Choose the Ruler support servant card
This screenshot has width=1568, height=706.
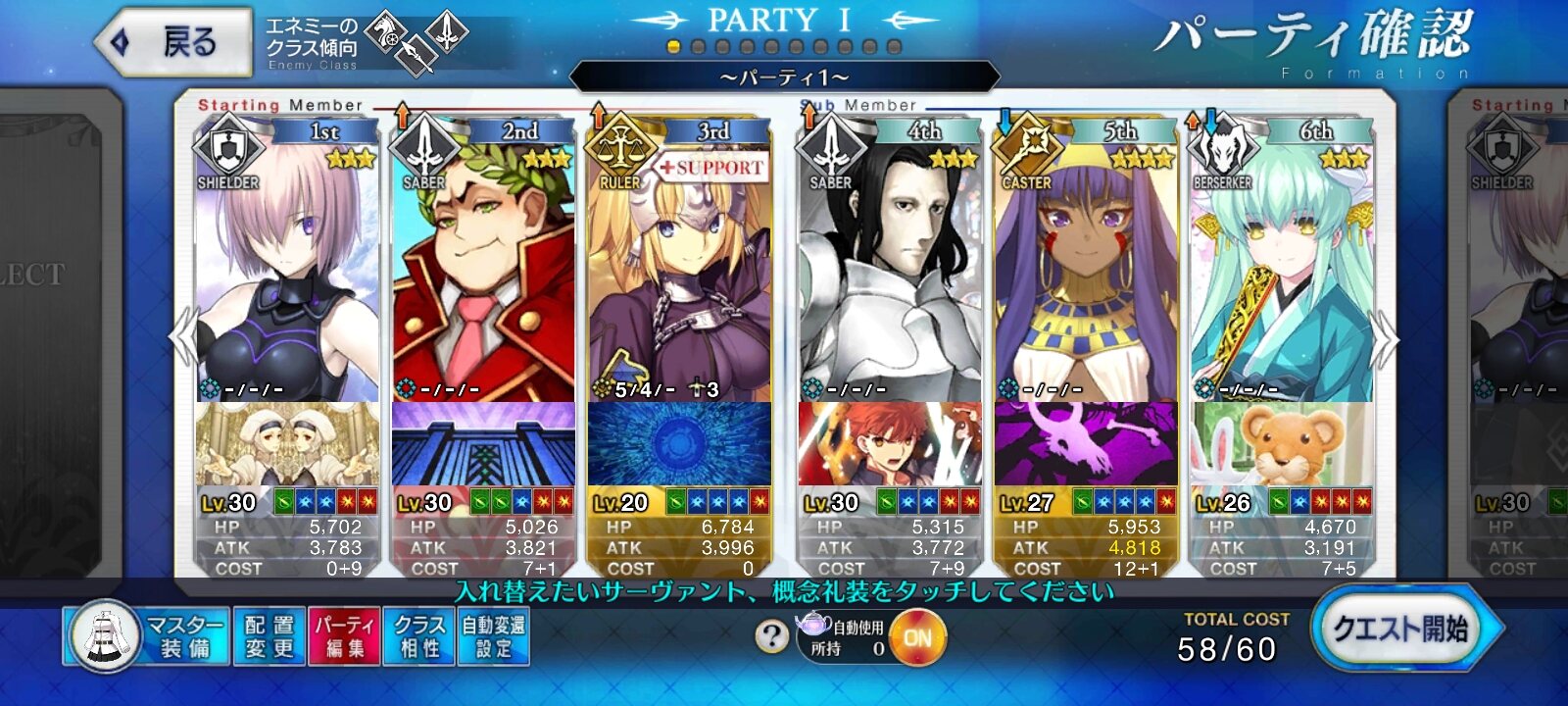tap(679, 275)
